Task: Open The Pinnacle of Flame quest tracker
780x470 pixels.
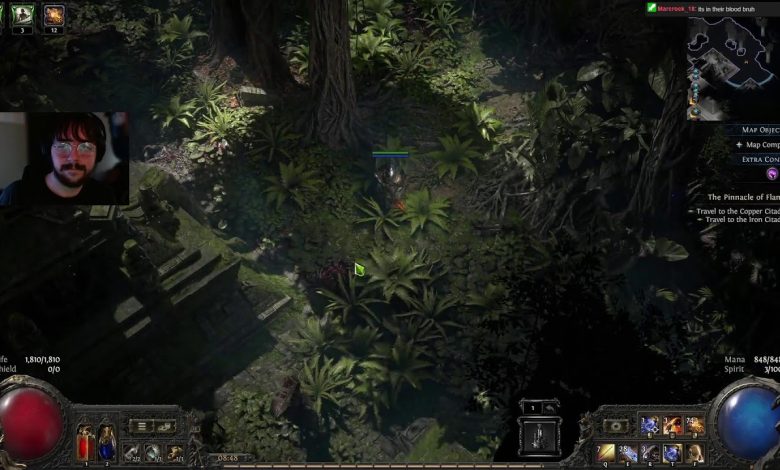Action: pyautogui.click(x=742, y=197)
